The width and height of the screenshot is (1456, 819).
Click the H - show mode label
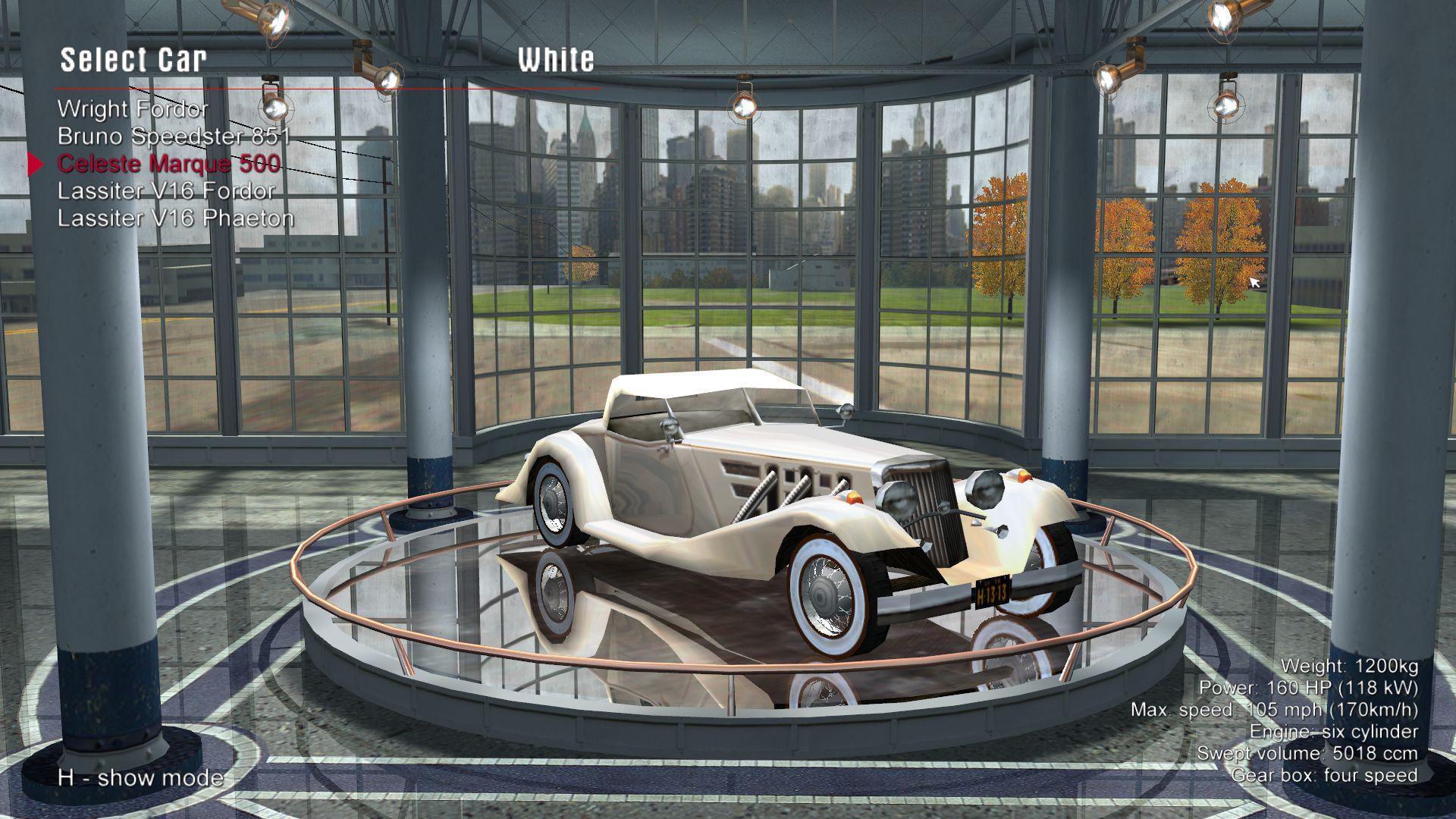[140, 777]
